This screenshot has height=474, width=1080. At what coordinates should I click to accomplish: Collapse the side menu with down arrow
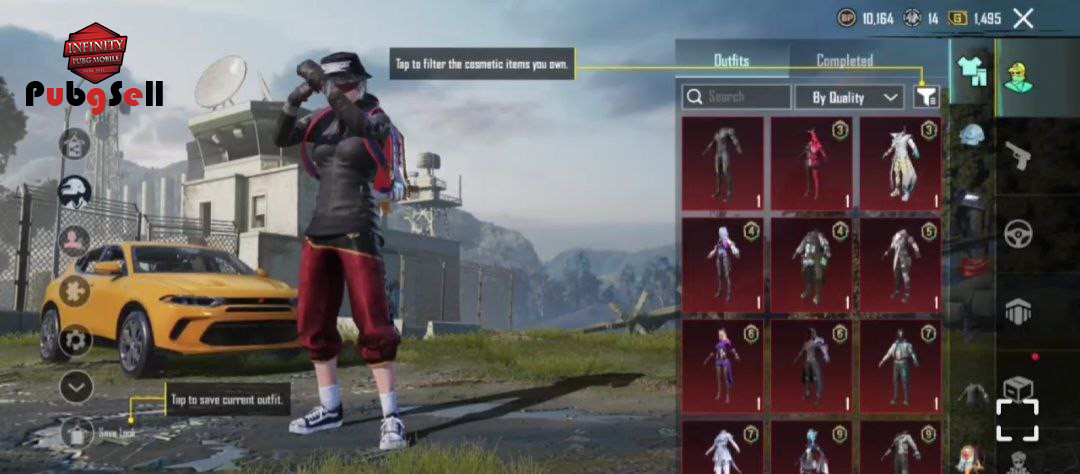75,386
